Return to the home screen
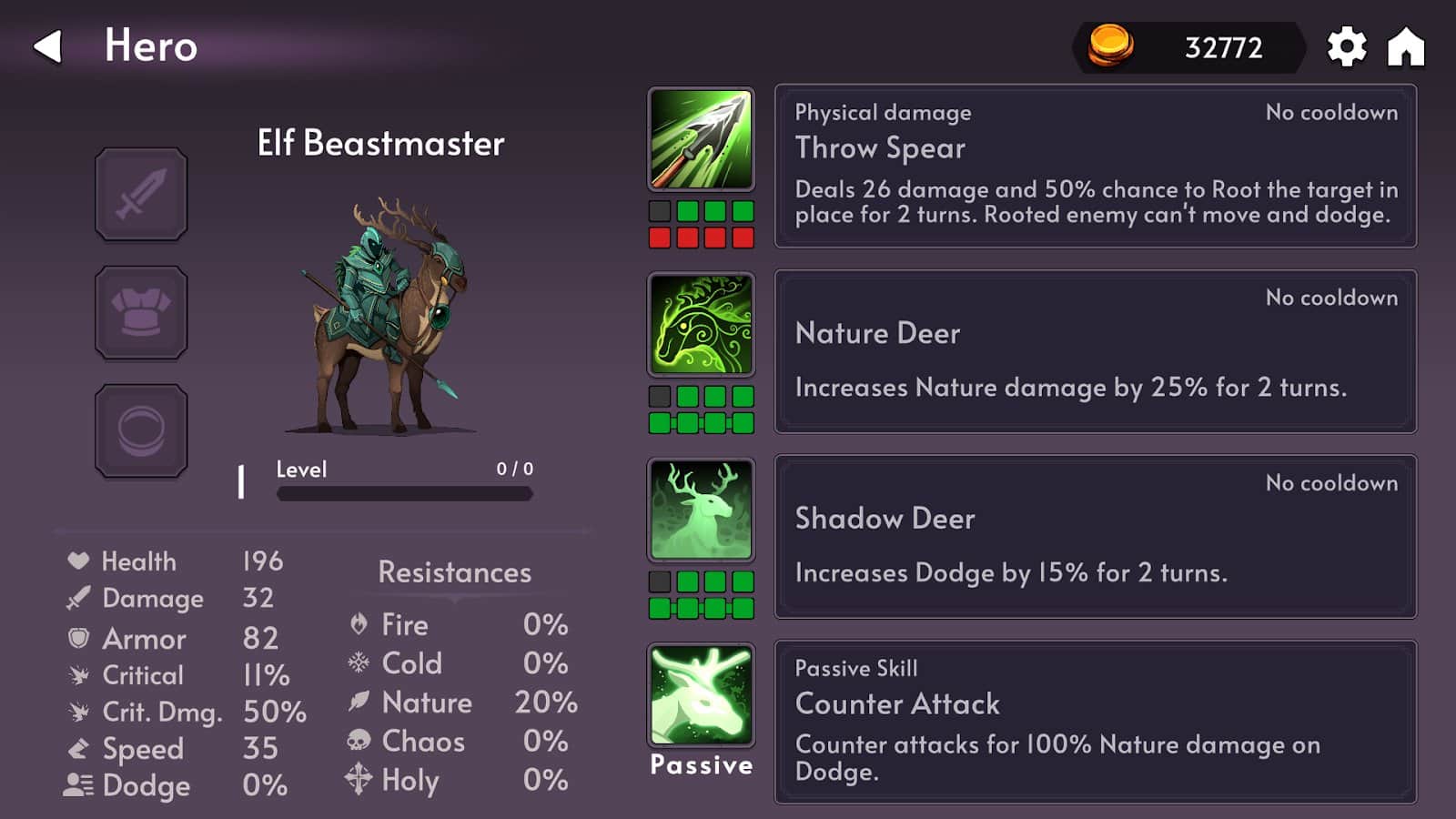Image resolution: width=1456 pixels, height=819 pixels. coord(1405,46)
